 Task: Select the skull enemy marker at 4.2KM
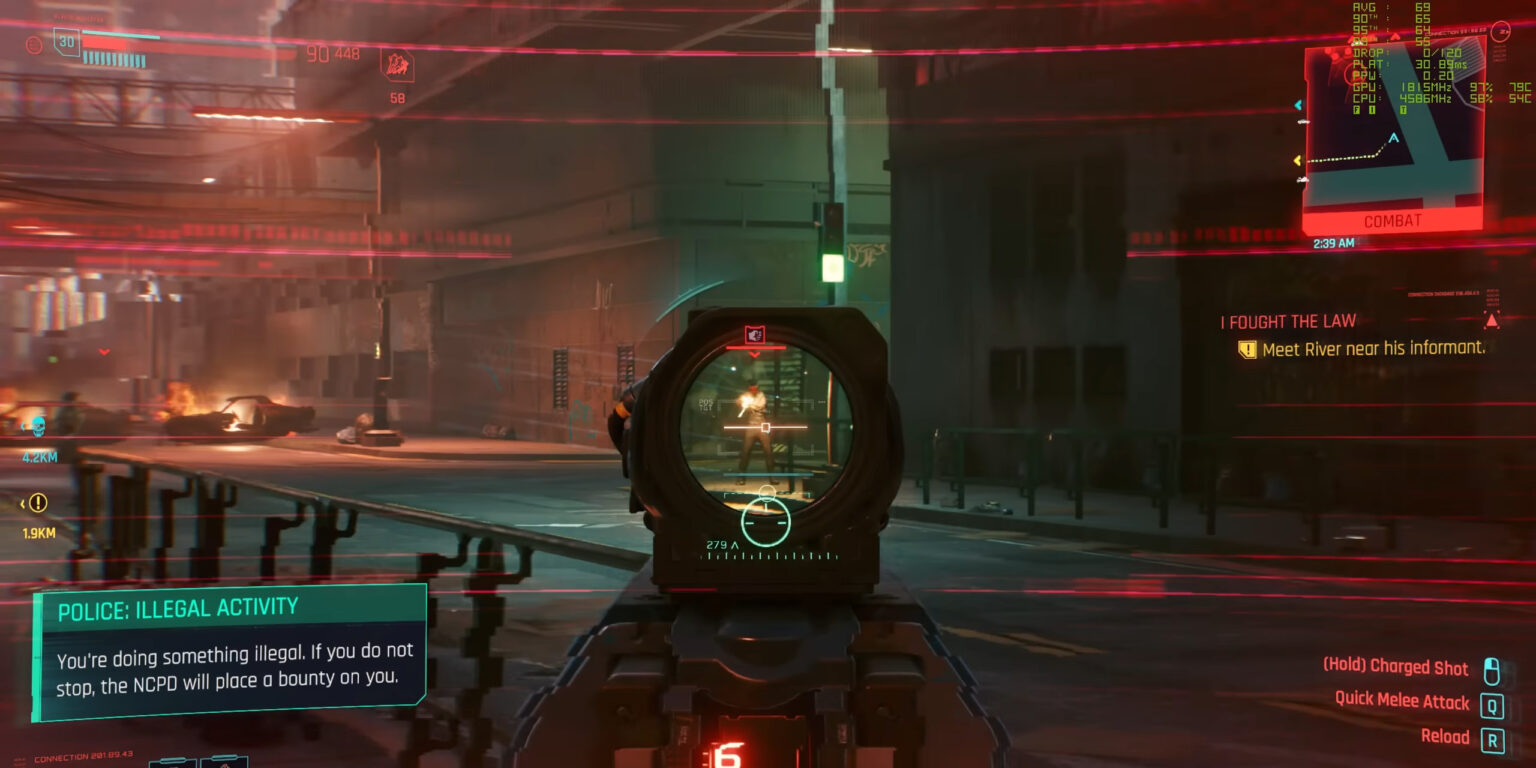tap(37, 427)
